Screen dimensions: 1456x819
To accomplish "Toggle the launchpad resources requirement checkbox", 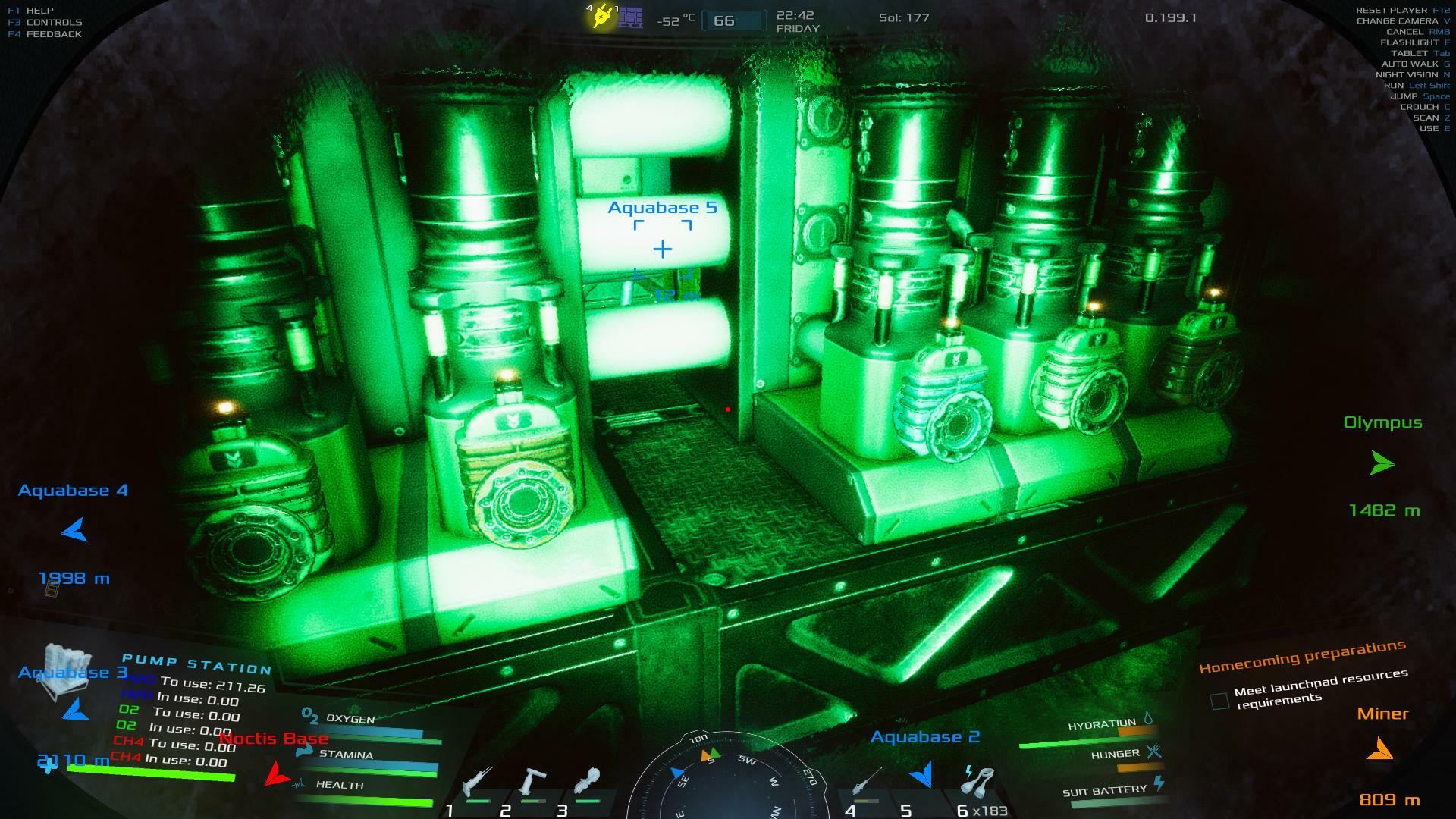I will pos(1219,701).
